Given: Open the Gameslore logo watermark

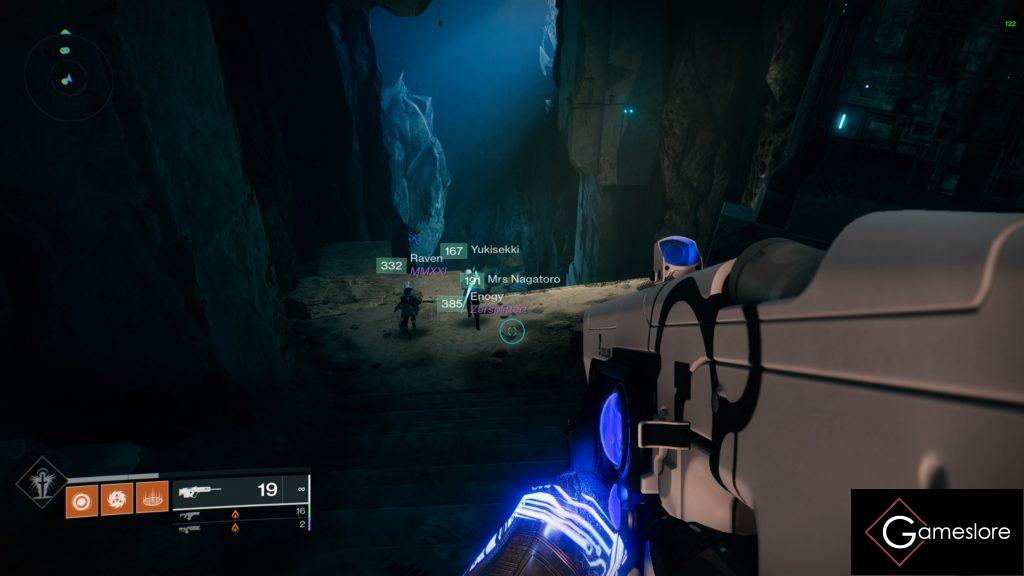Looking at the screenshot, I should 936,532.
